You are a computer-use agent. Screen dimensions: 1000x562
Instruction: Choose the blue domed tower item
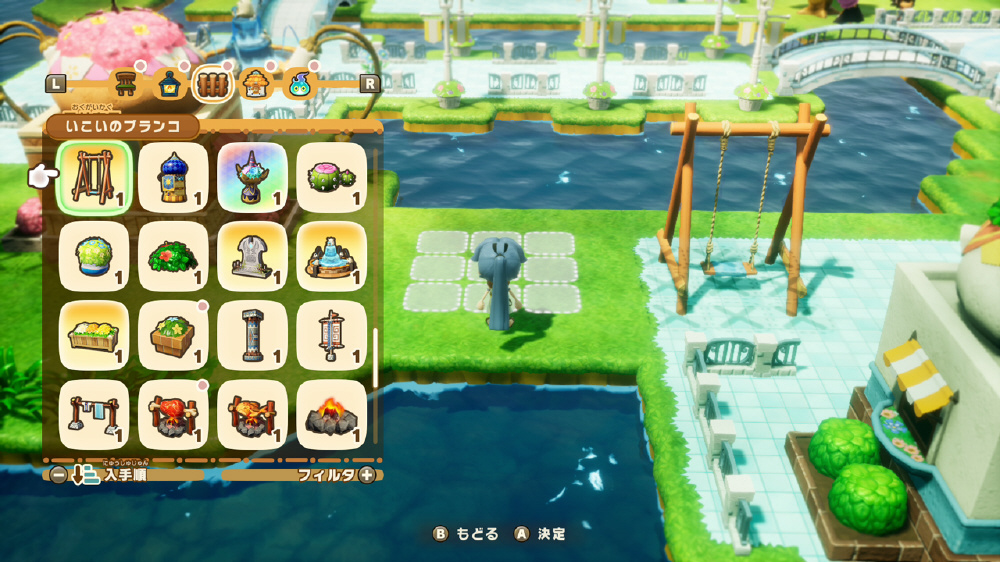[173, 178]
